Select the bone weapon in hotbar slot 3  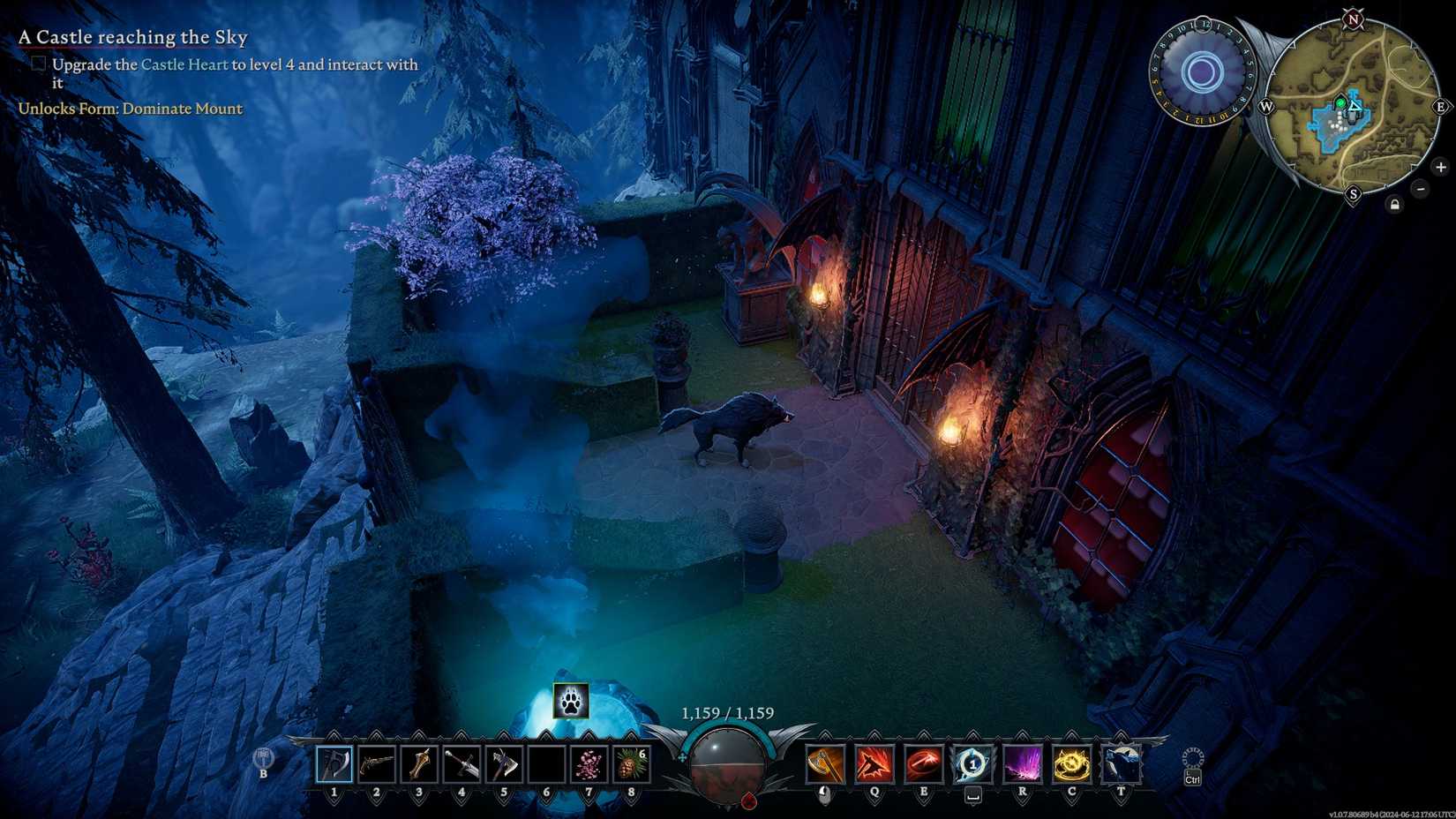(417, 763)
